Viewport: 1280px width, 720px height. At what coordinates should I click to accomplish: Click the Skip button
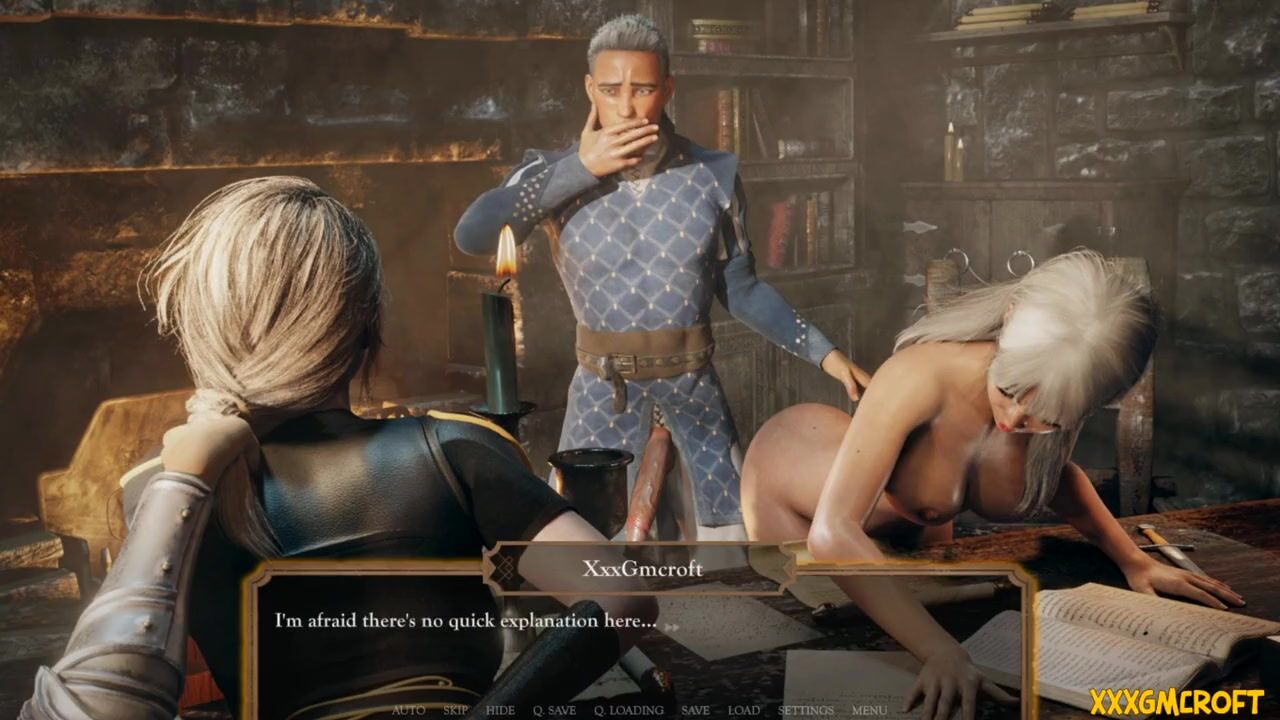(455, 710)
